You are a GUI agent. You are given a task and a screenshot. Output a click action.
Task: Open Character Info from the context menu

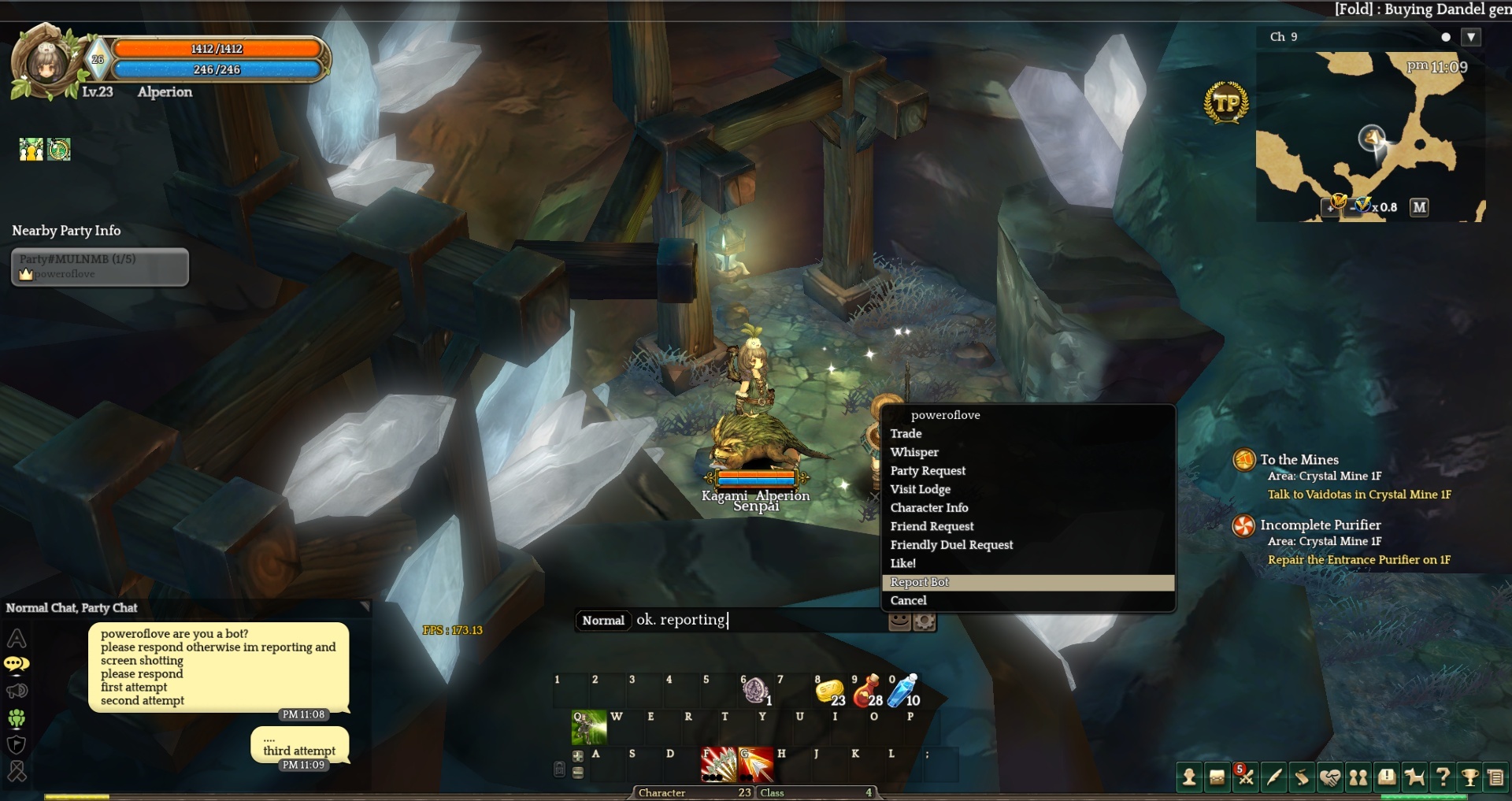pos(929,508)
